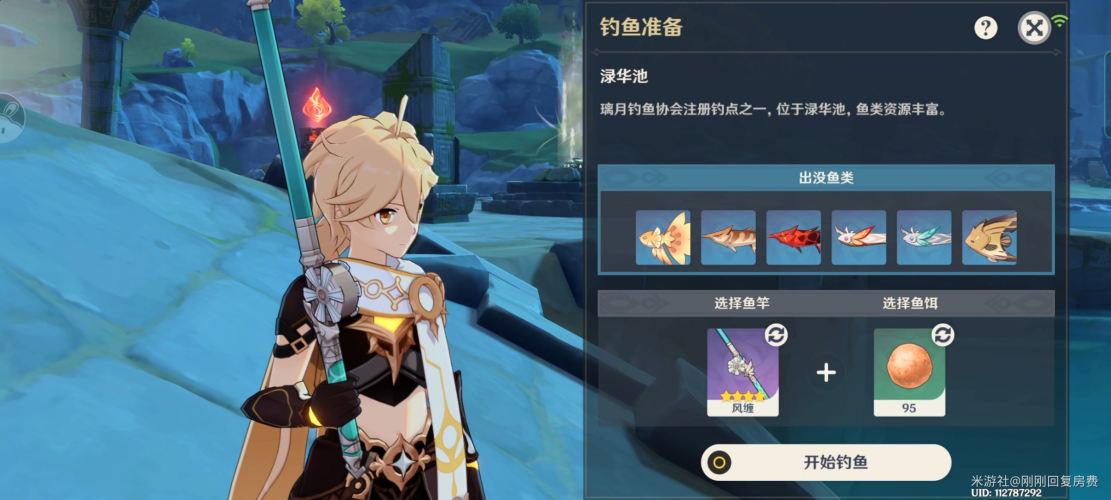This screenshot has width=1111, height=500.
Task: Close the fishing preparation panel
Action: click(x=1033, y=28)
